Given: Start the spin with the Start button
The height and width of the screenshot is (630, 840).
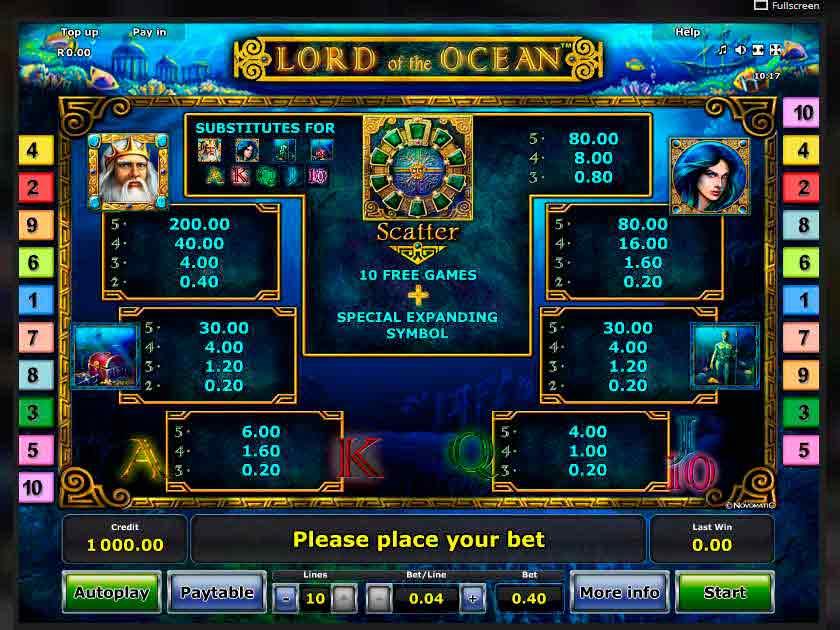Looking at the screenshot, I should (724, 592).
